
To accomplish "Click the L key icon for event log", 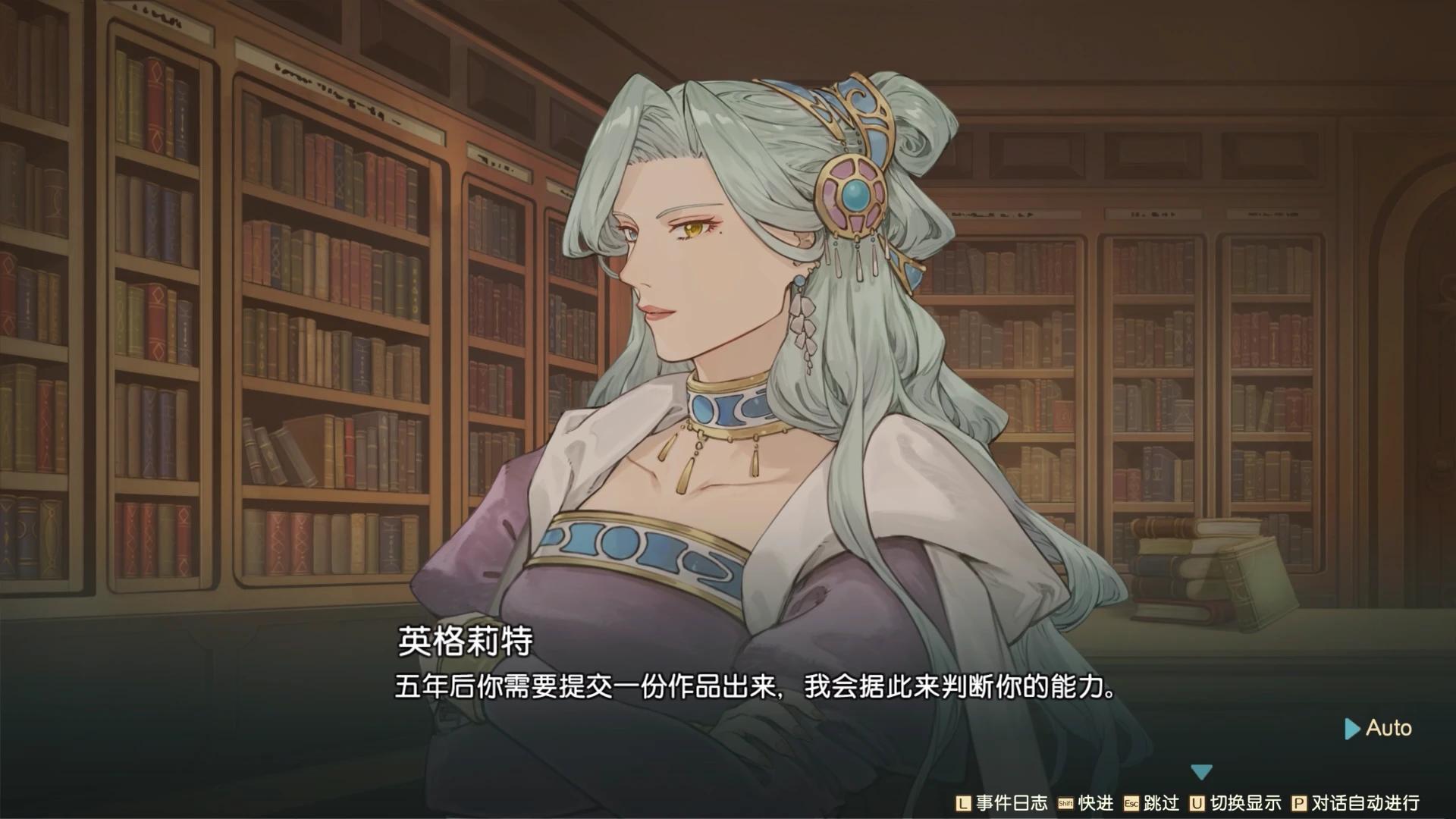I will [963, 804].
